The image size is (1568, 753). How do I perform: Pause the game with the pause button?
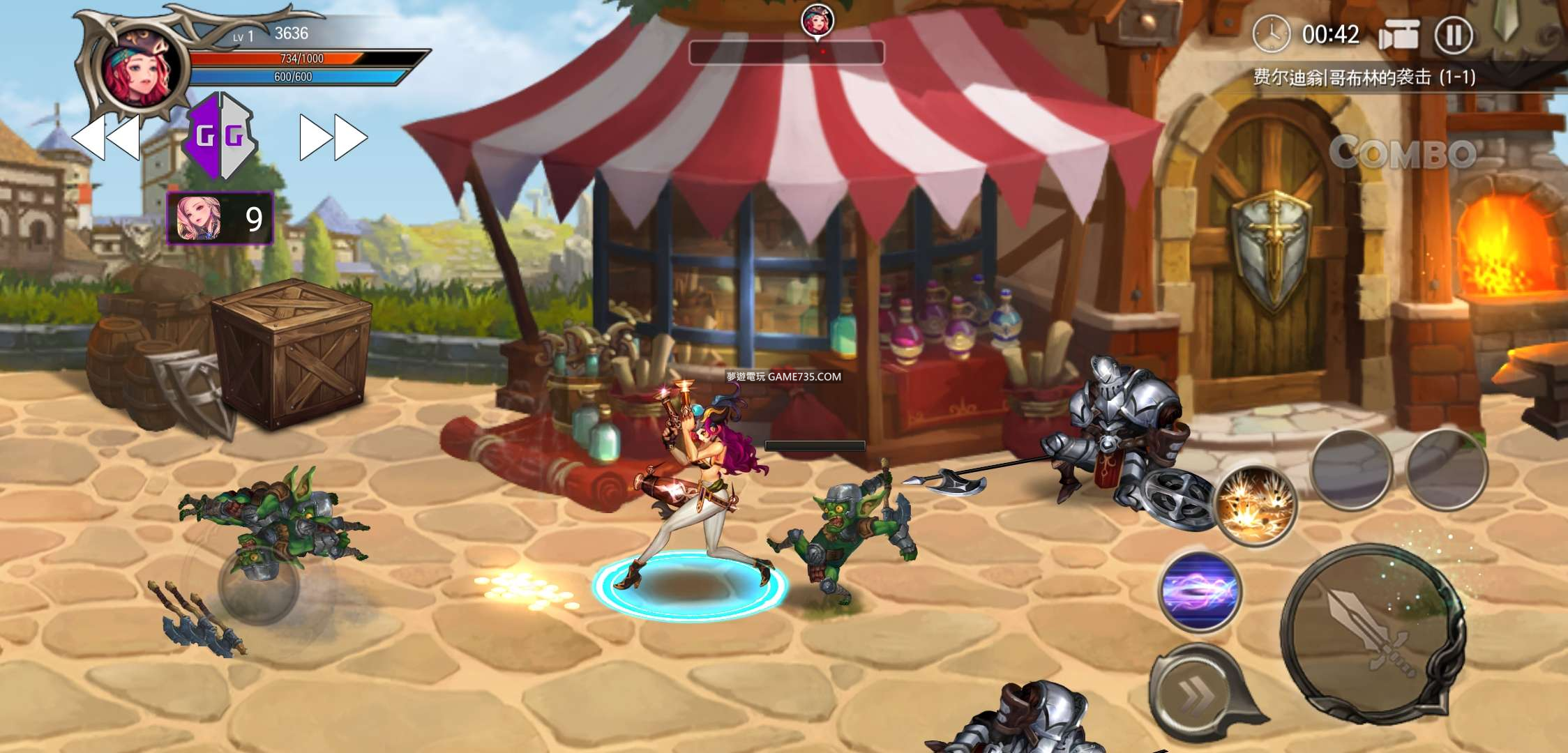pyautogui.click(x=1454, y=35)
